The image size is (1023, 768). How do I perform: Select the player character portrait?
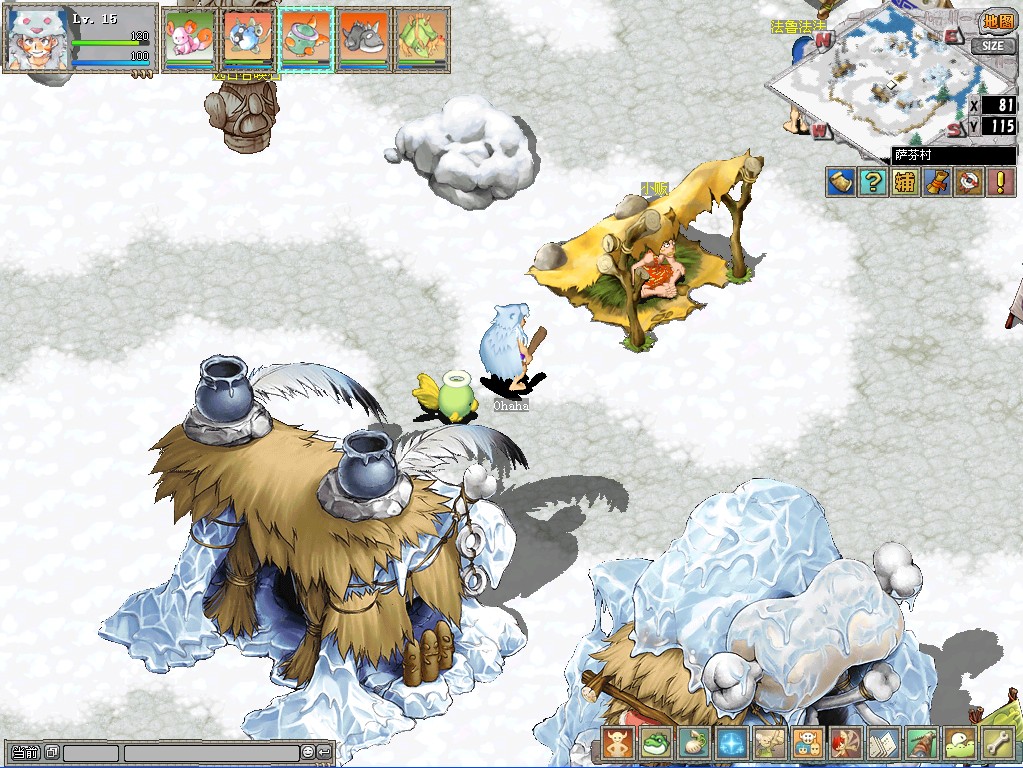tap(37, 39)
